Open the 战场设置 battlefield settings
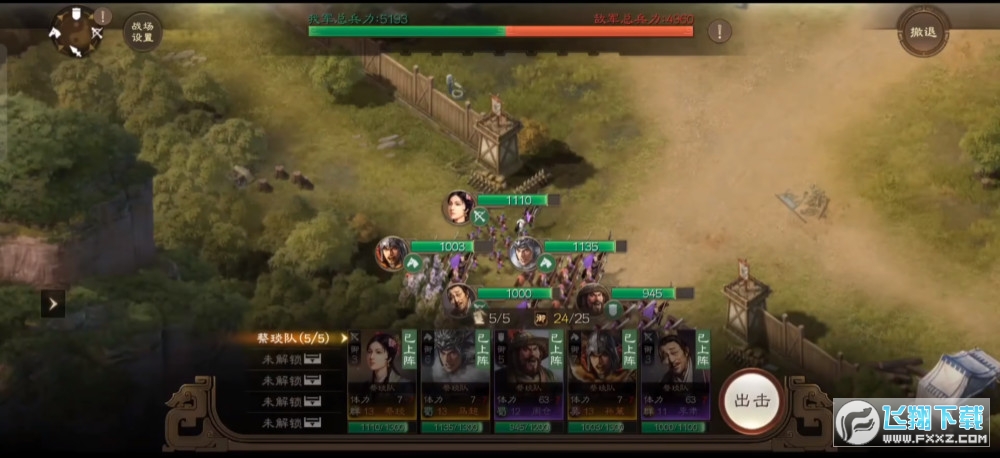 coord(143,30)
